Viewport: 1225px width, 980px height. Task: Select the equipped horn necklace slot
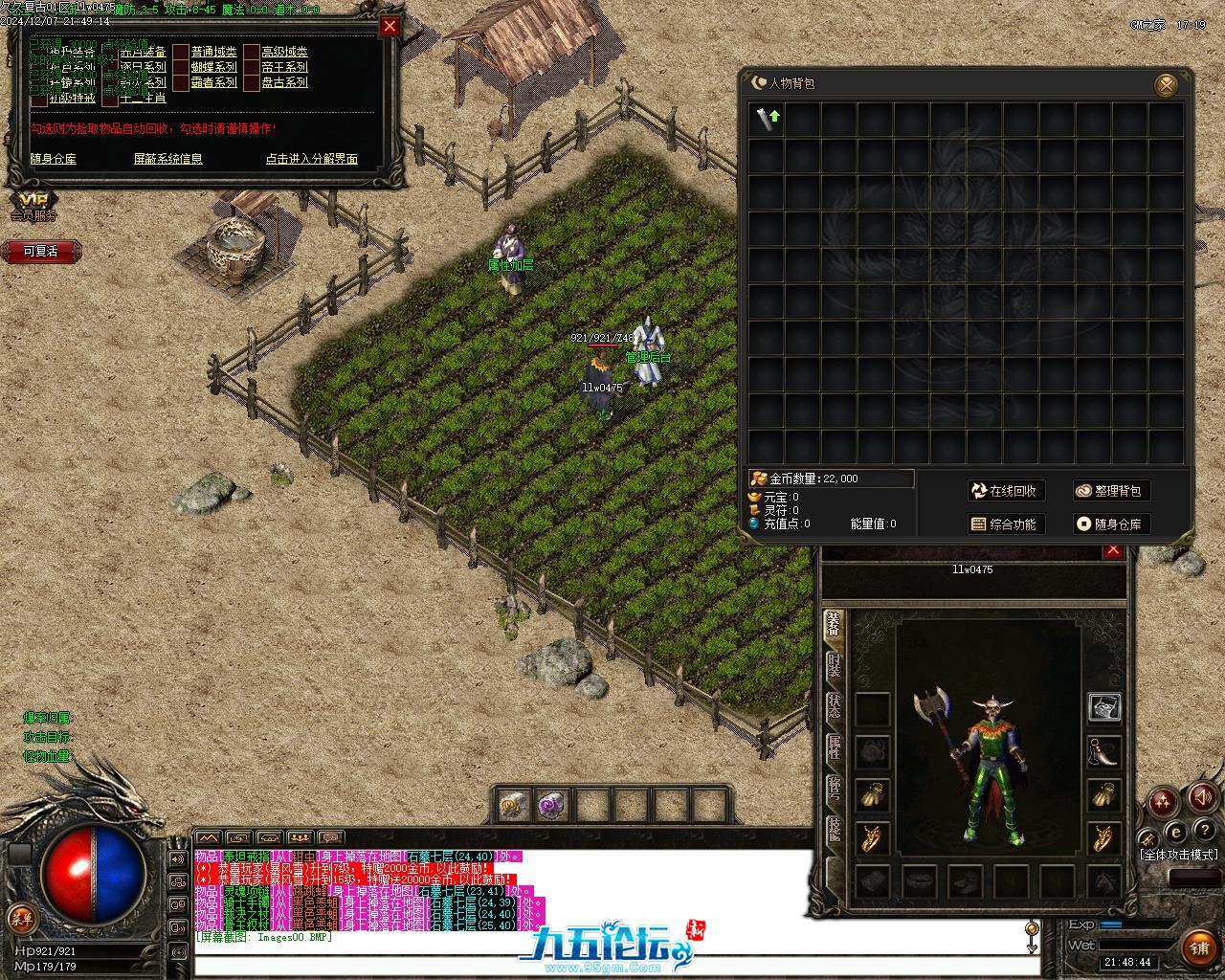coord(1104,751)
